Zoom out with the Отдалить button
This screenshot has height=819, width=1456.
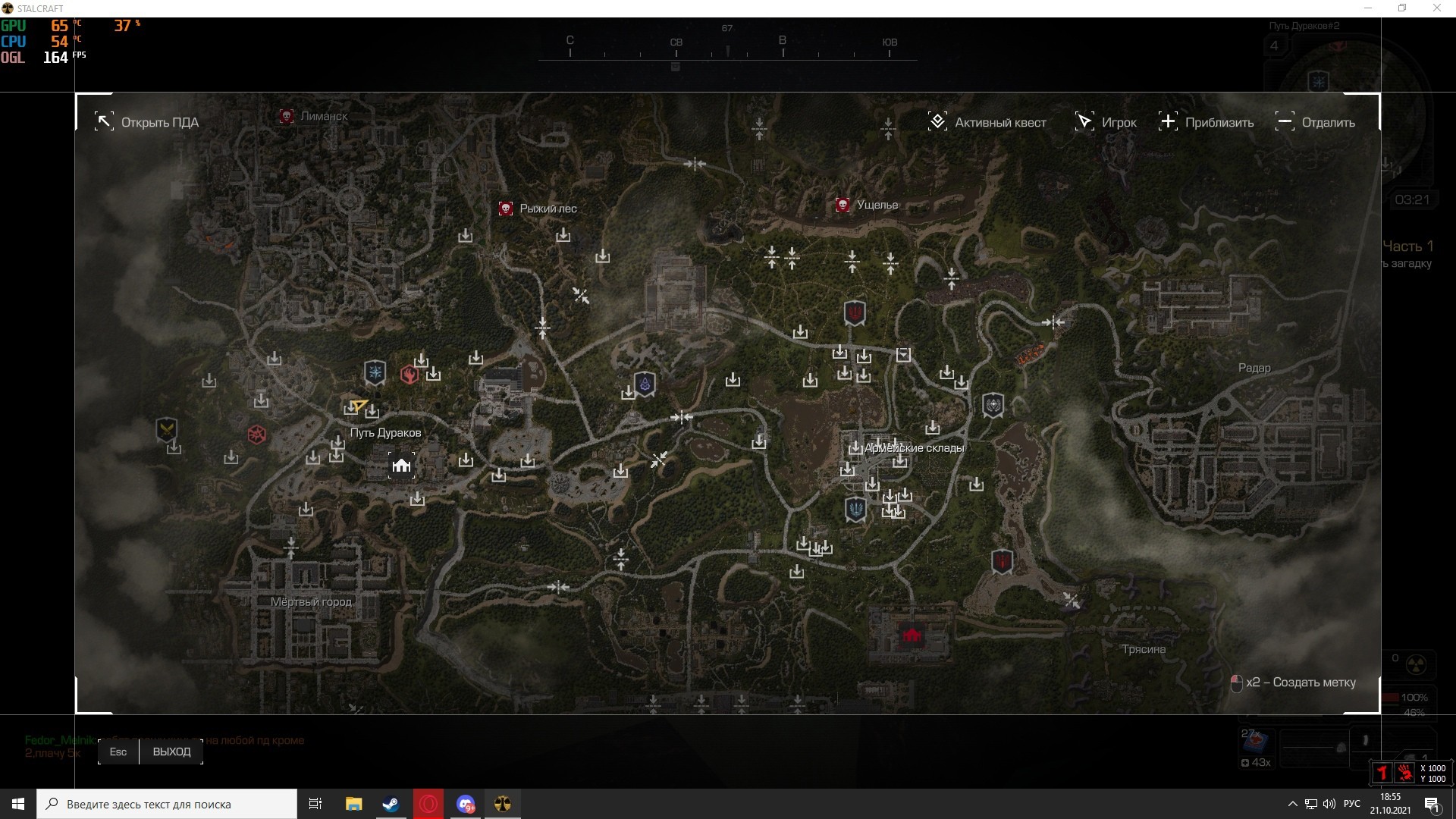click(x=1316, y=122)
